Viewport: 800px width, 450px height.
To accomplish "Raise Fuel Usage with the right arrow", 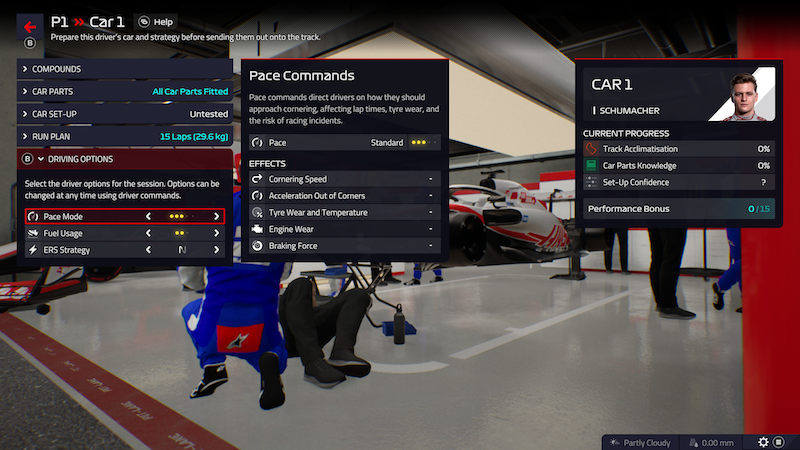I will coord(216,233).
